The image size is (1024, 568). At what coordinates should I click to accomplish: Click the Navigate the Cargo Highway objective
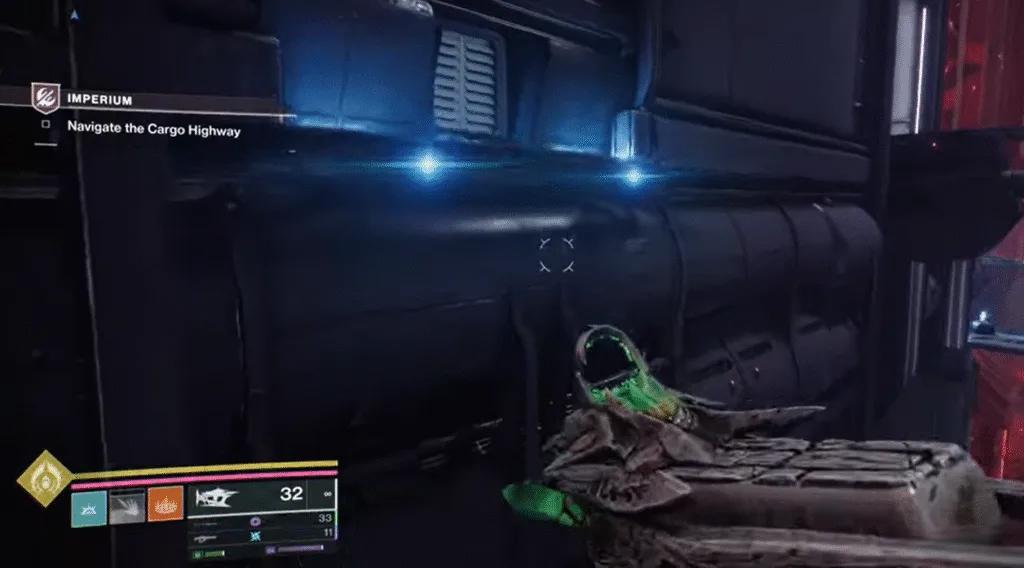(x=153, y=129)
